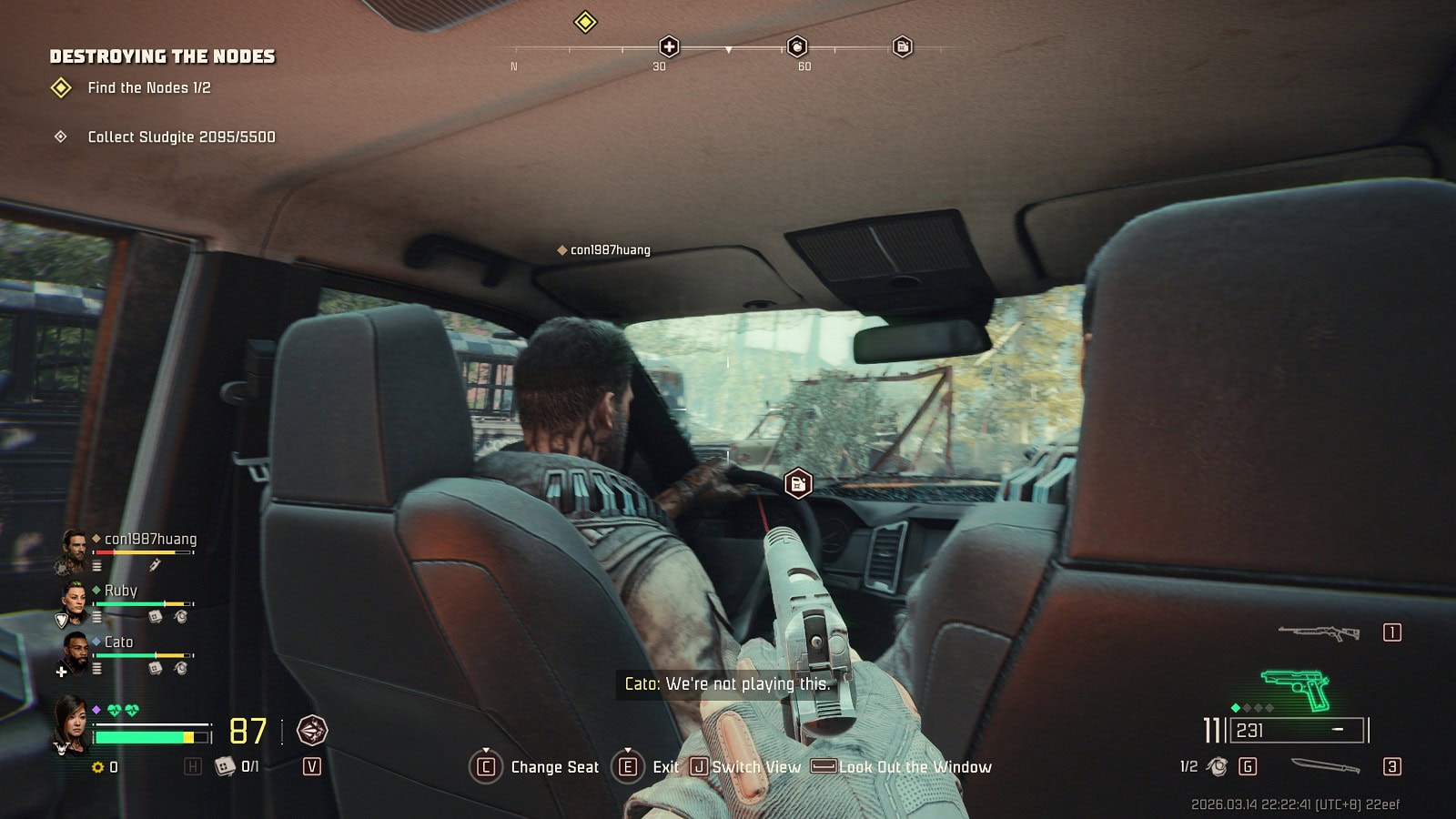Switch to the shotgun weapon slot

[1319, 632]
